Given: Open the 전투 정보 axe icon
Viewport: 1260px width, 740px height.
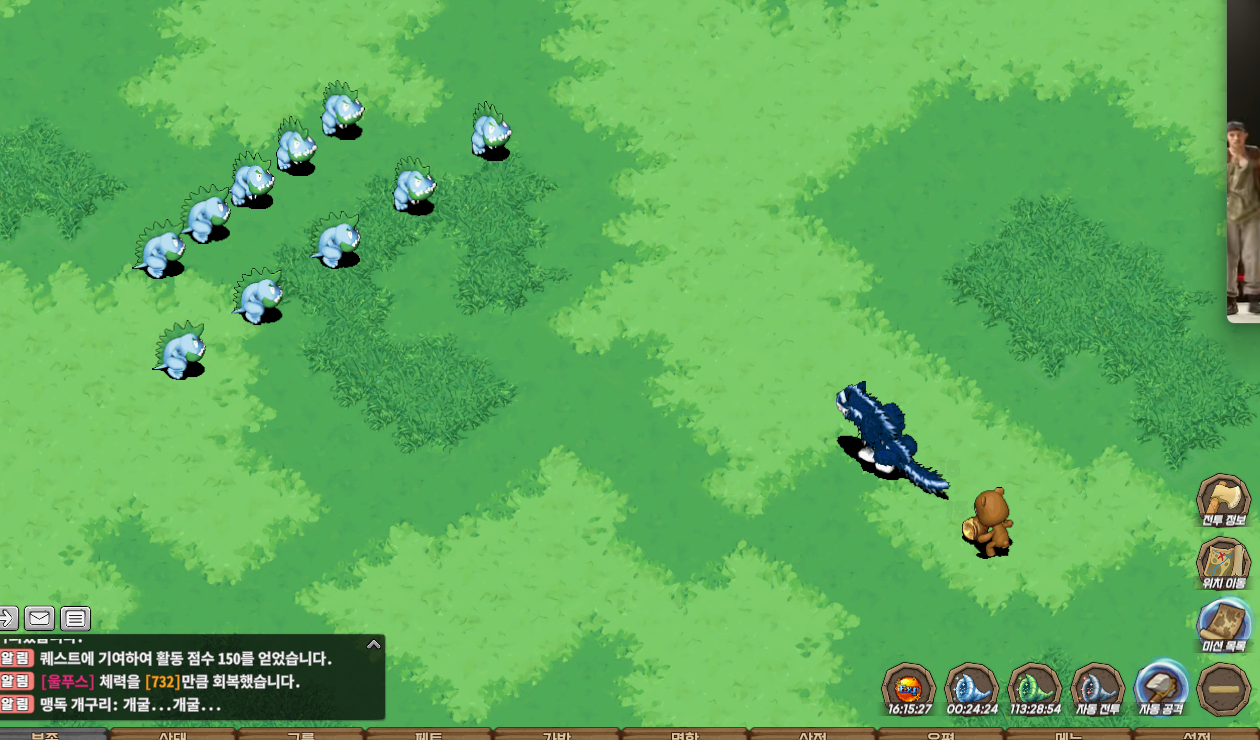Looking at the screenshot, I should 1223,498.
